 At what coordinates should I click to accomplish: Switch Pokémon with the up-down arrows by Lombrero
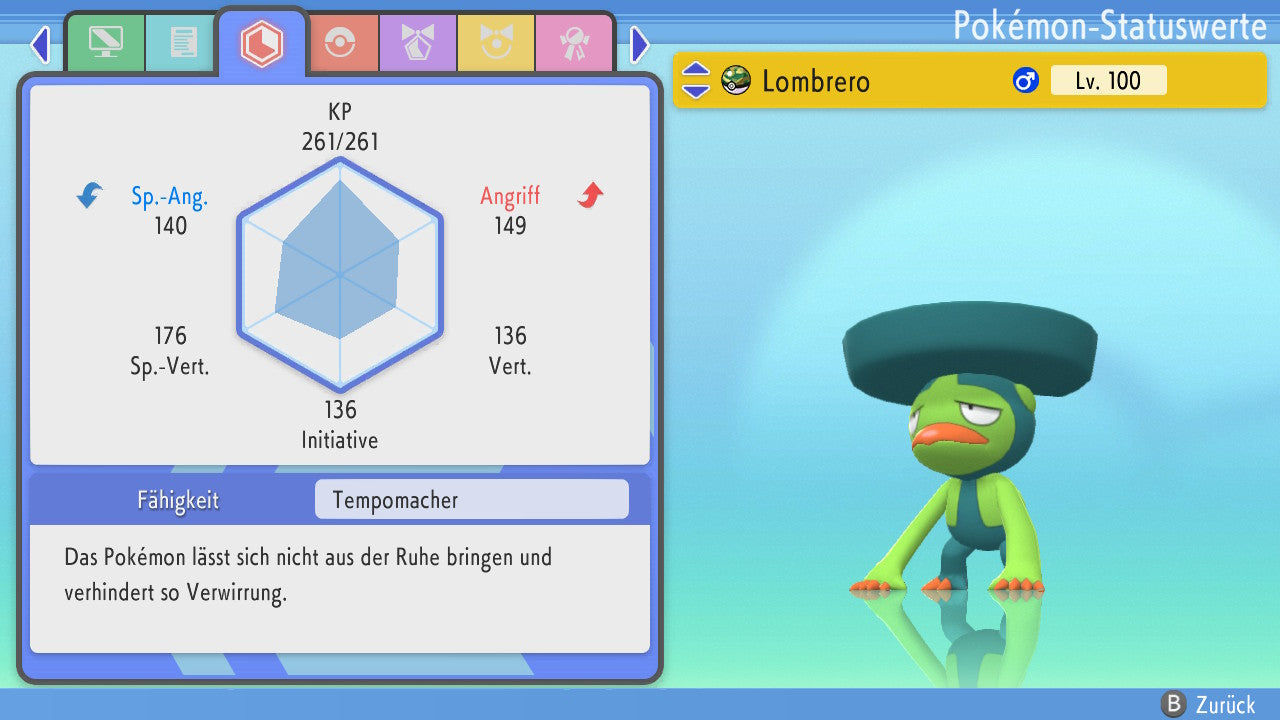coord(696,80)
